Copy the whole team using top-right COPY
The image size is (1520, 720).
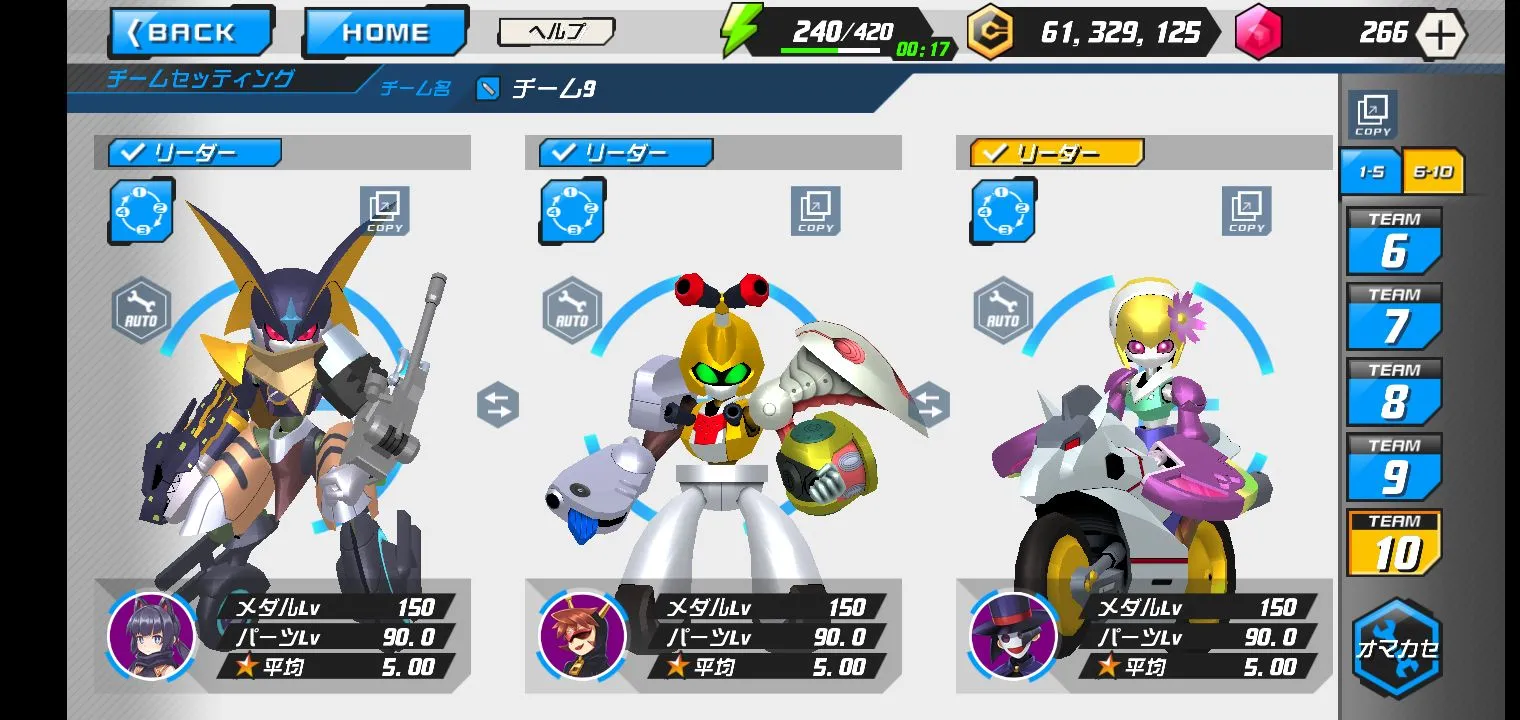(1372, 115)
